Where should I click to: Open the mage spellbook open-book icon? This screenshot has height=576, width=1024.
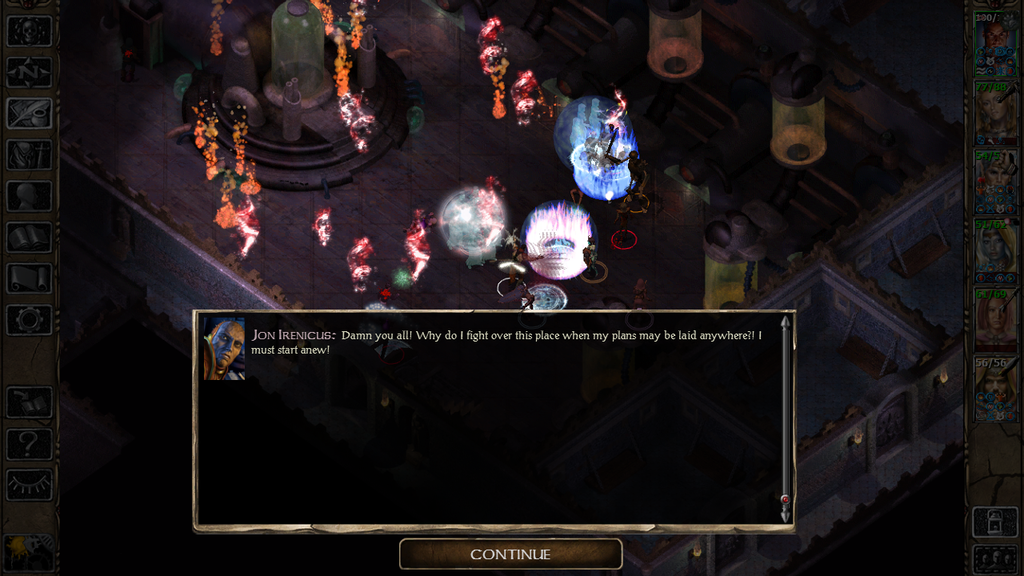(x=29, y=237)
